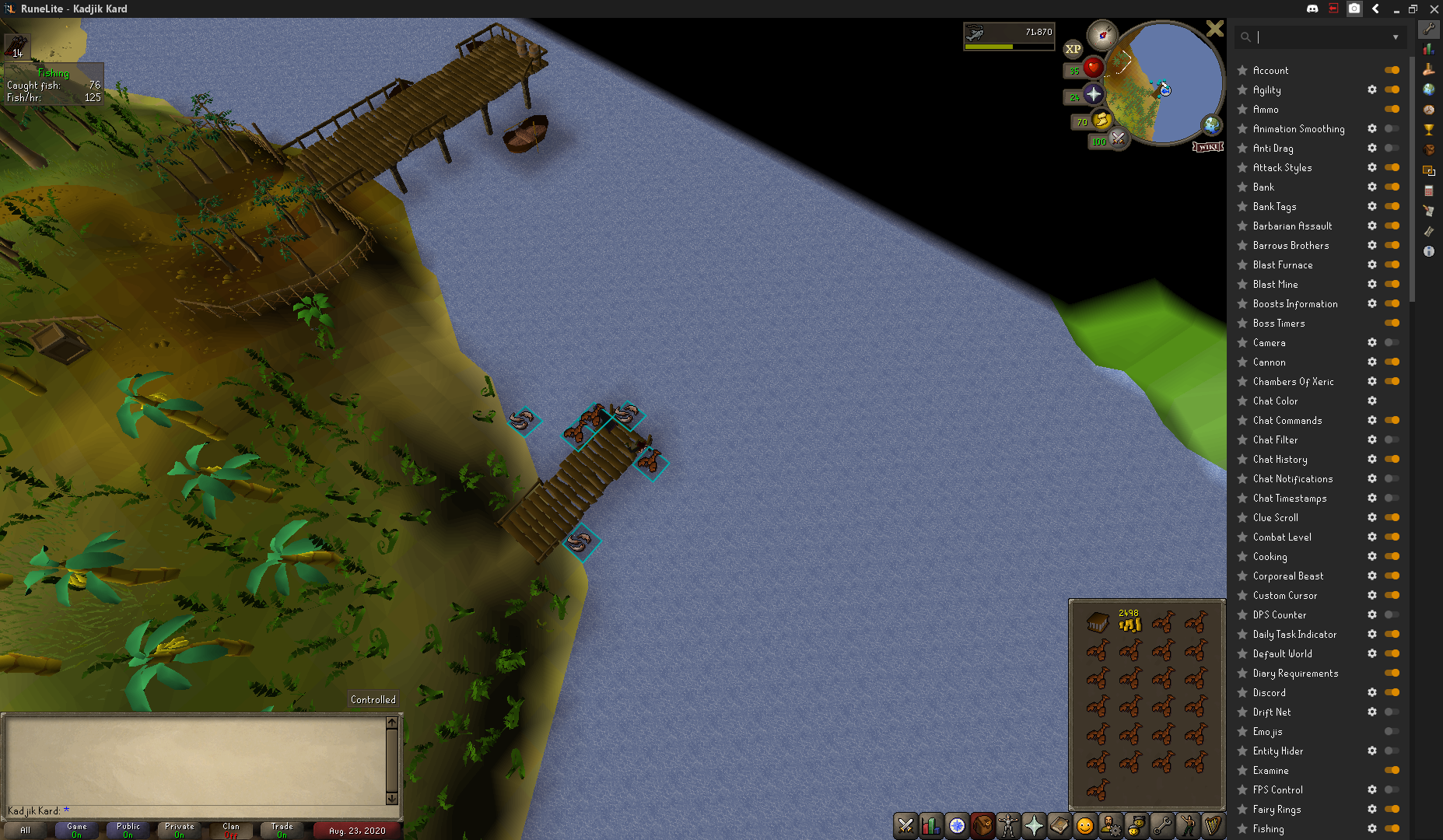The image size is (1443, 840).
Task: Open RuneLite configuration with the wrench icon
Action: [x=1429, y=30]
